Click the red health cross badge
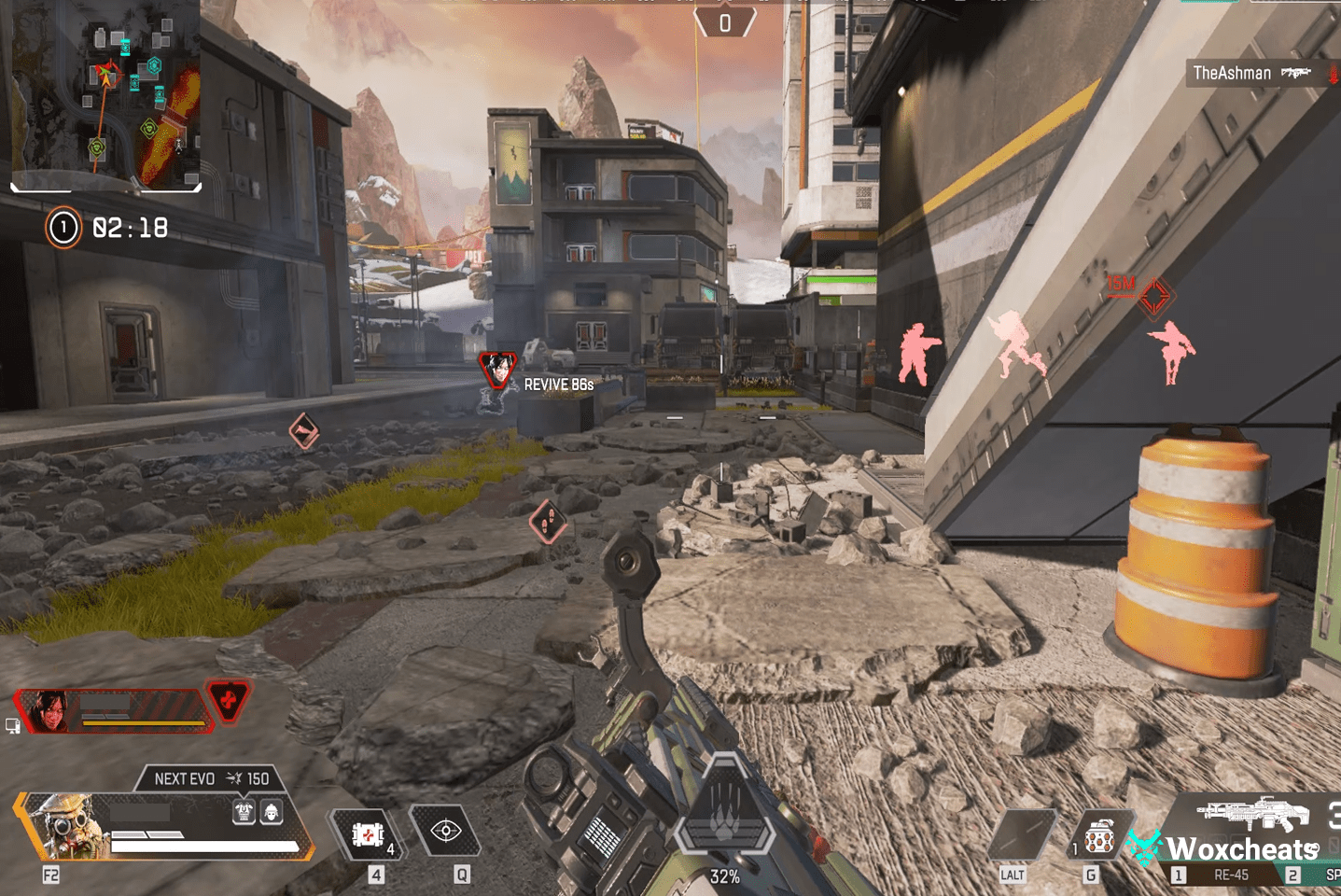Screen dimensions: 1341x896 [229, 700]
